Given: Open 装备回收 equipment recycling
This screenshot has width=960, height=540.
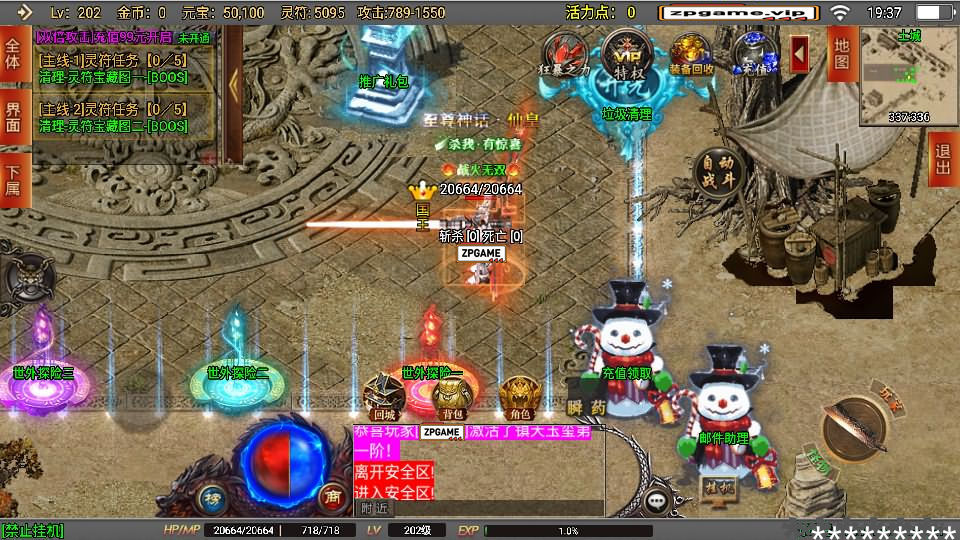Looking at the screenshot, I should (x=690, y=54).
